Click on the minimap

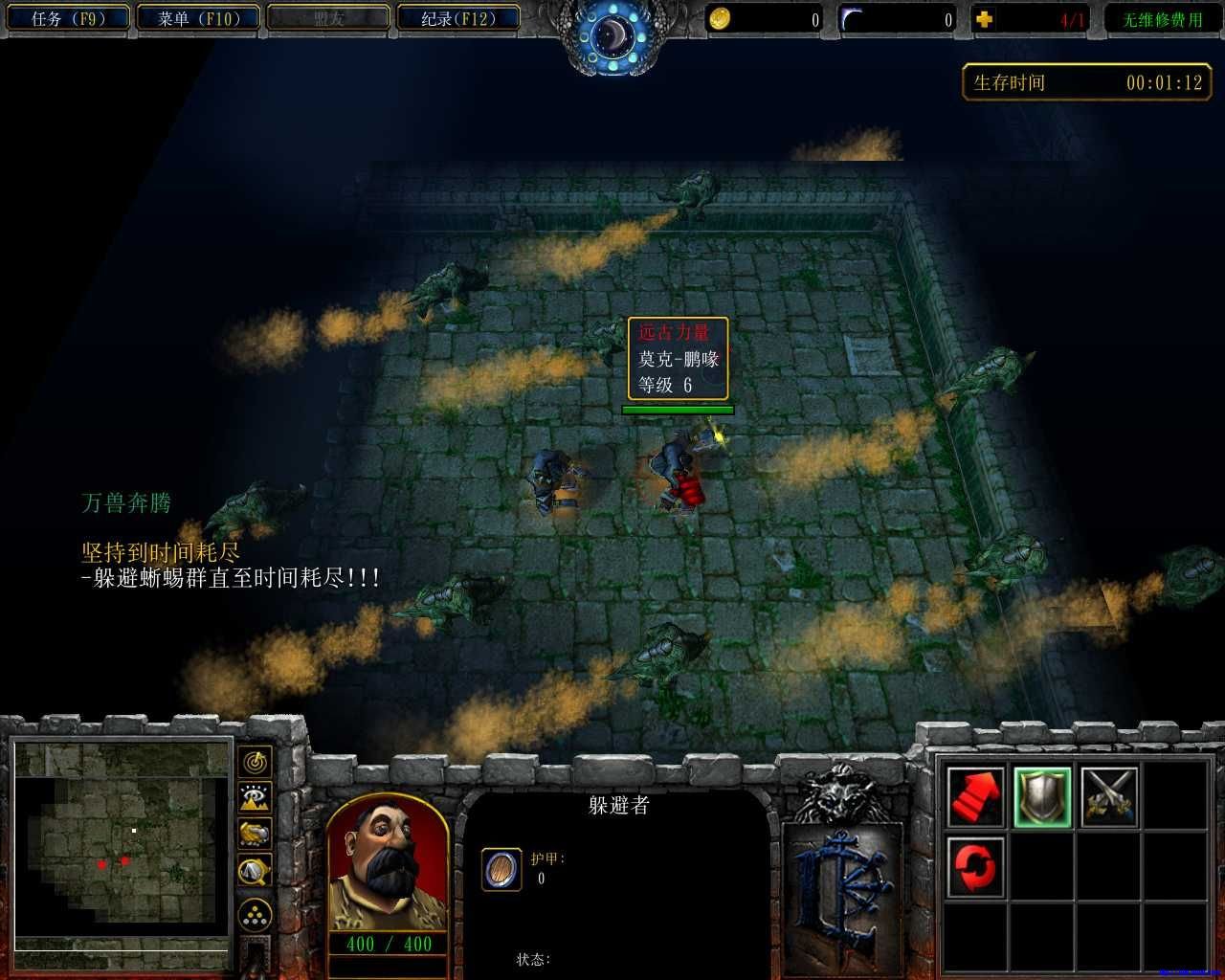tap(122, 844)
